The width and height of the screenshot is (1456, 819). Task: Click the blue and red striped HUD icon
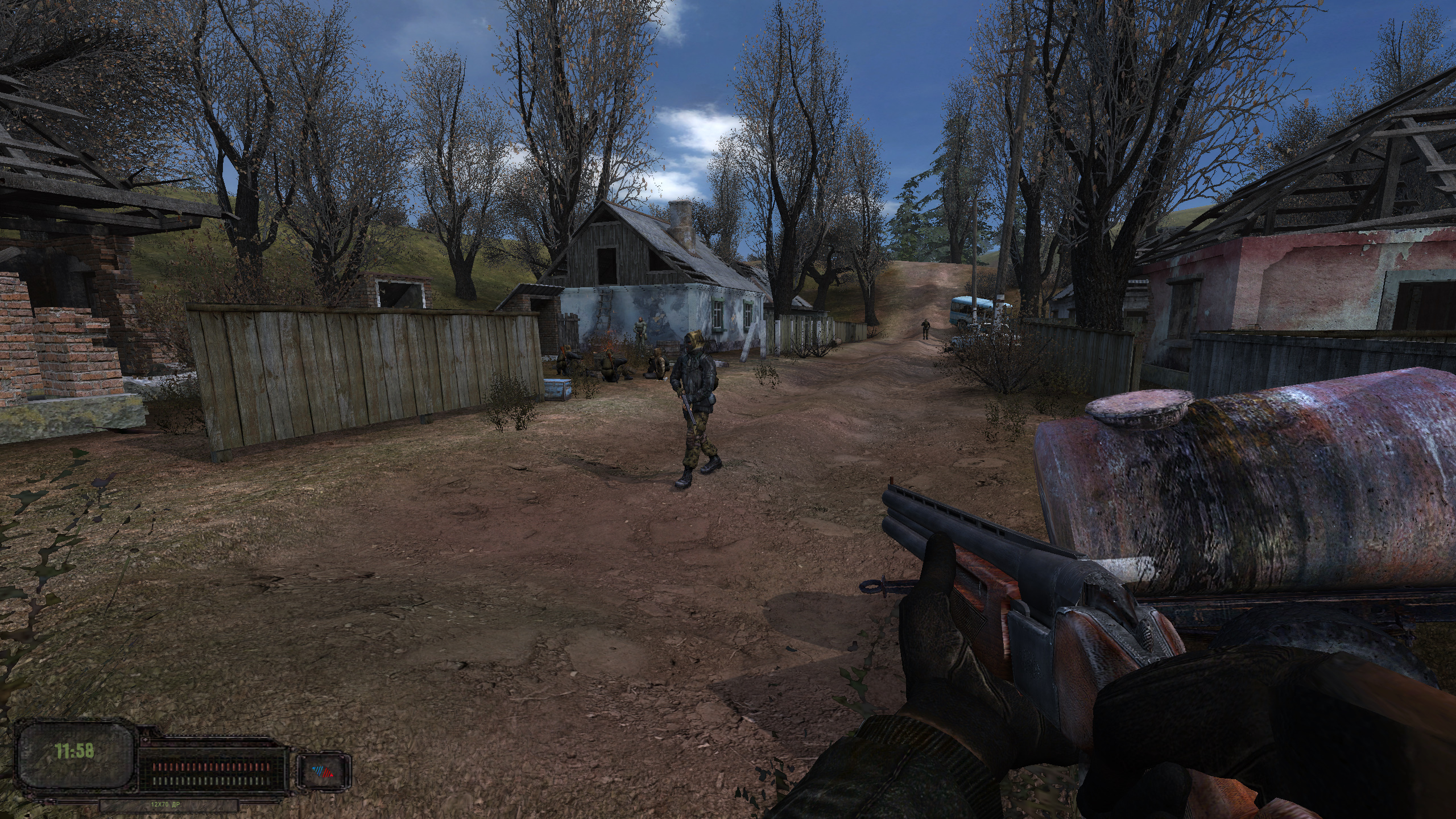323,772
